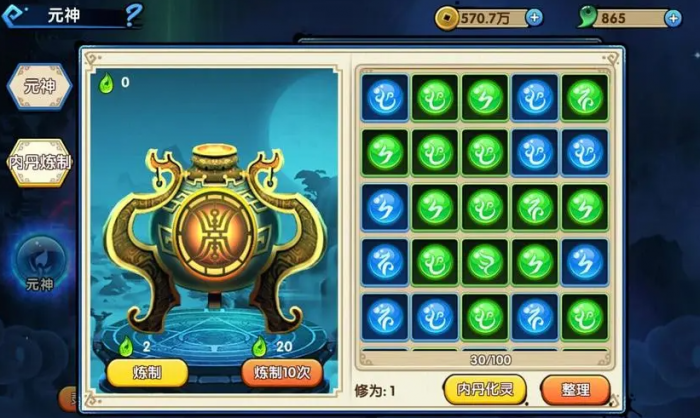This screenshot has width=700, height=418.
Task: Go back using the top-left arrow
Action: 15,14
